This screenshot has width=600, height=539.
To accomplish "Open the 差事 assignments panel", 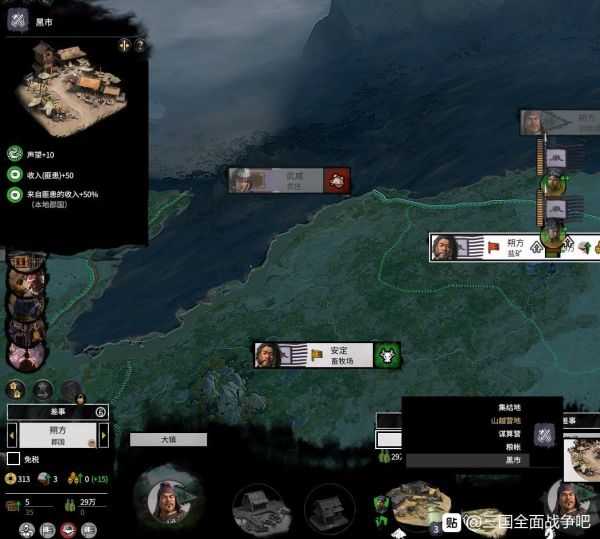I will coord(57,412).
